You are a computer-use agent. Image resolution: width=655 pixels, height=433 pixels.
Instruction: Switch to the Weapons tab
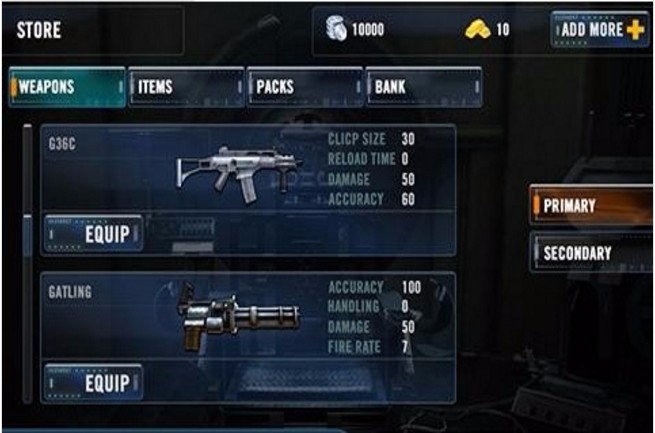(x=67, y=87)
